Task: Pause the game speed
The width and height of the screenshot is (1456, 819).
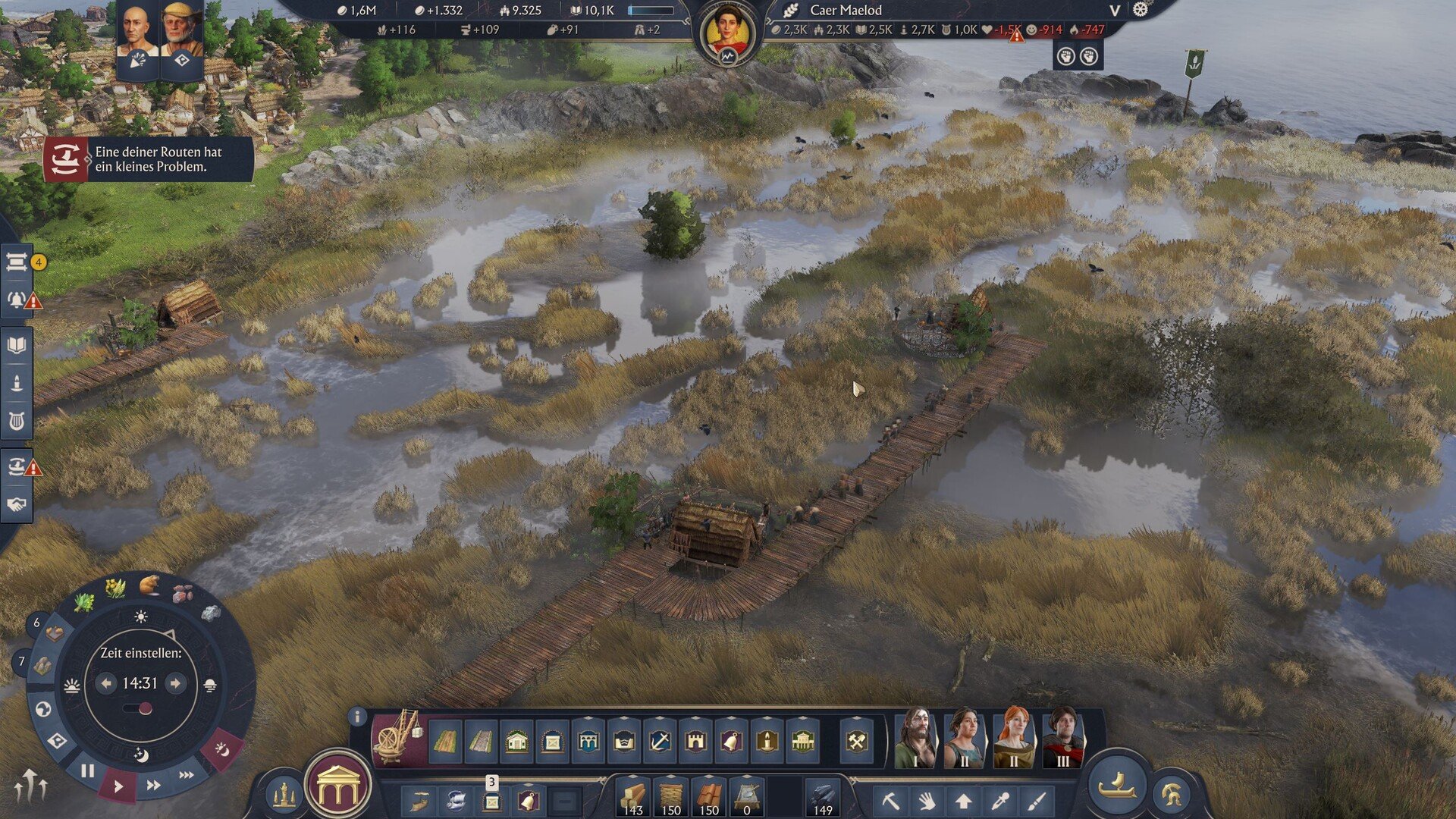Action: (87, 771)
